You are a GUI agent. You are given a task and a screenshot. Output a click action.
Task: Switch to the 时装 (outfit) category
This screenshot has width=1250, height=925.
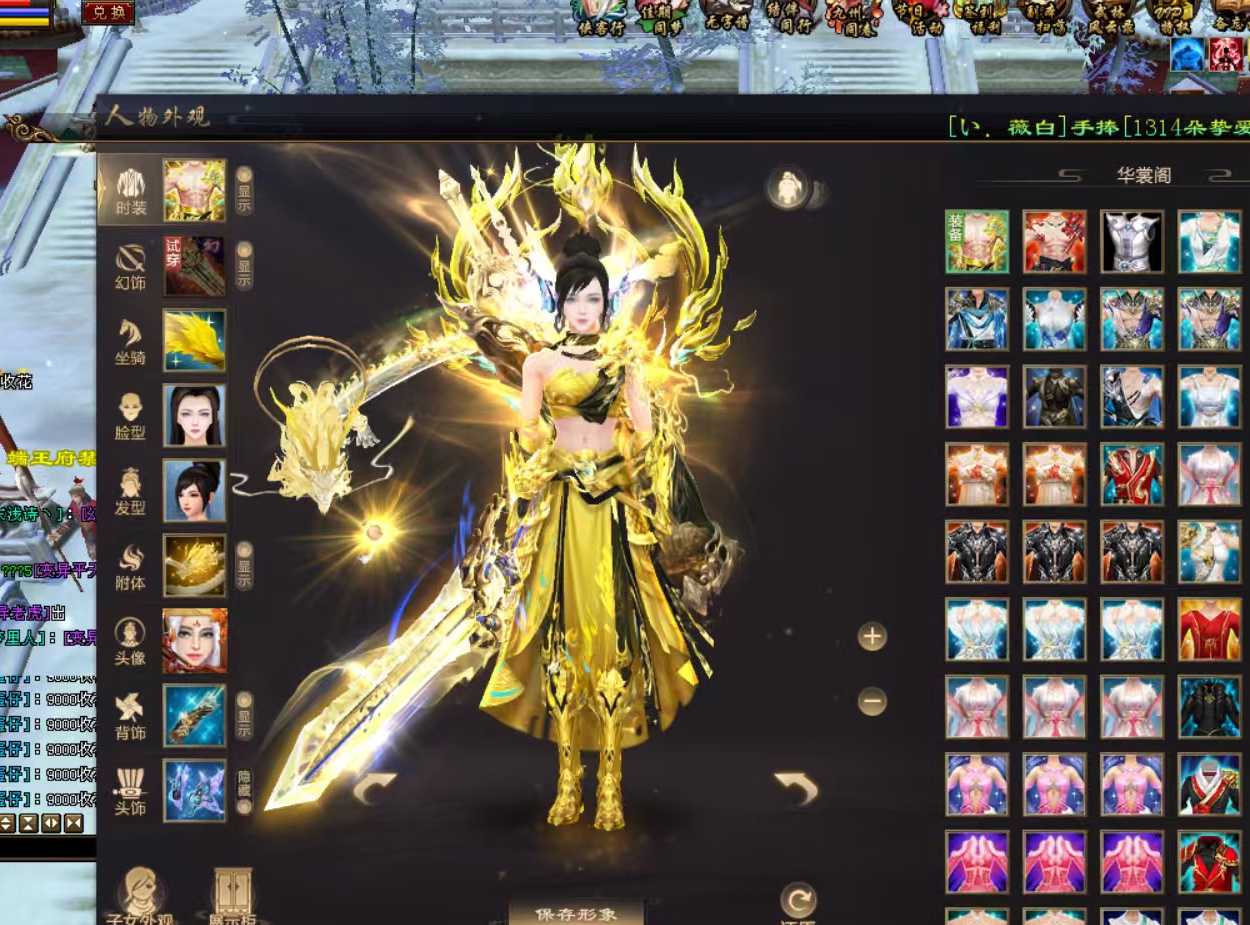tap(131, 190)
